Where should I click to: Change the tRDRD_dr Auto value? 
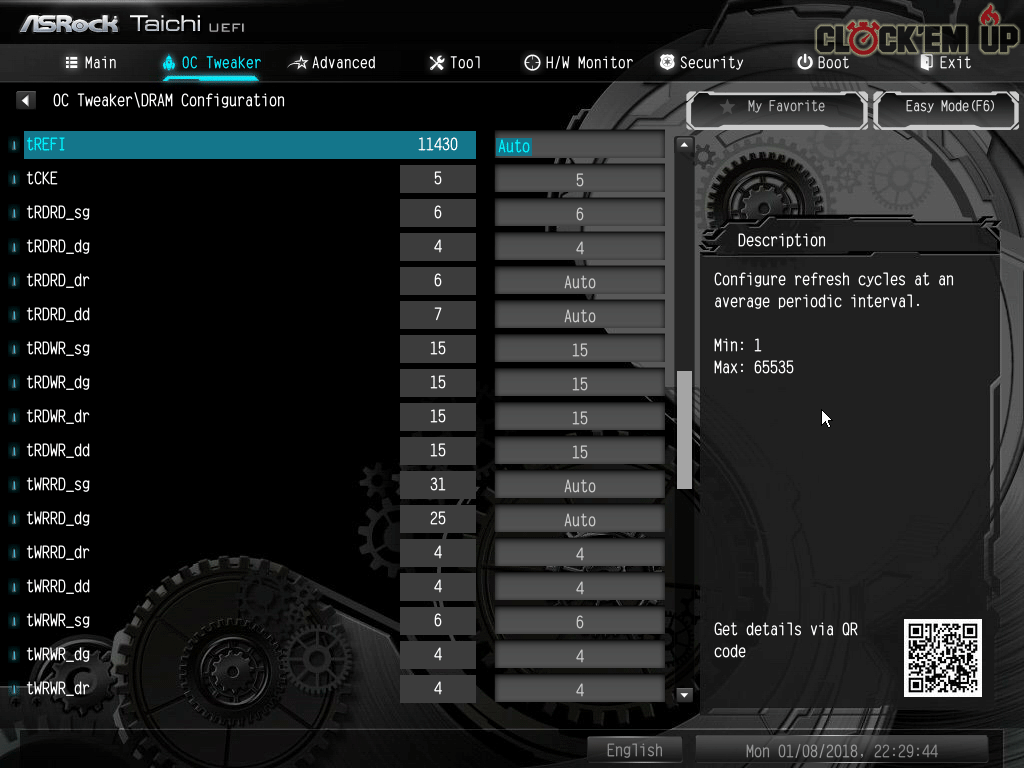click(580, 282)
